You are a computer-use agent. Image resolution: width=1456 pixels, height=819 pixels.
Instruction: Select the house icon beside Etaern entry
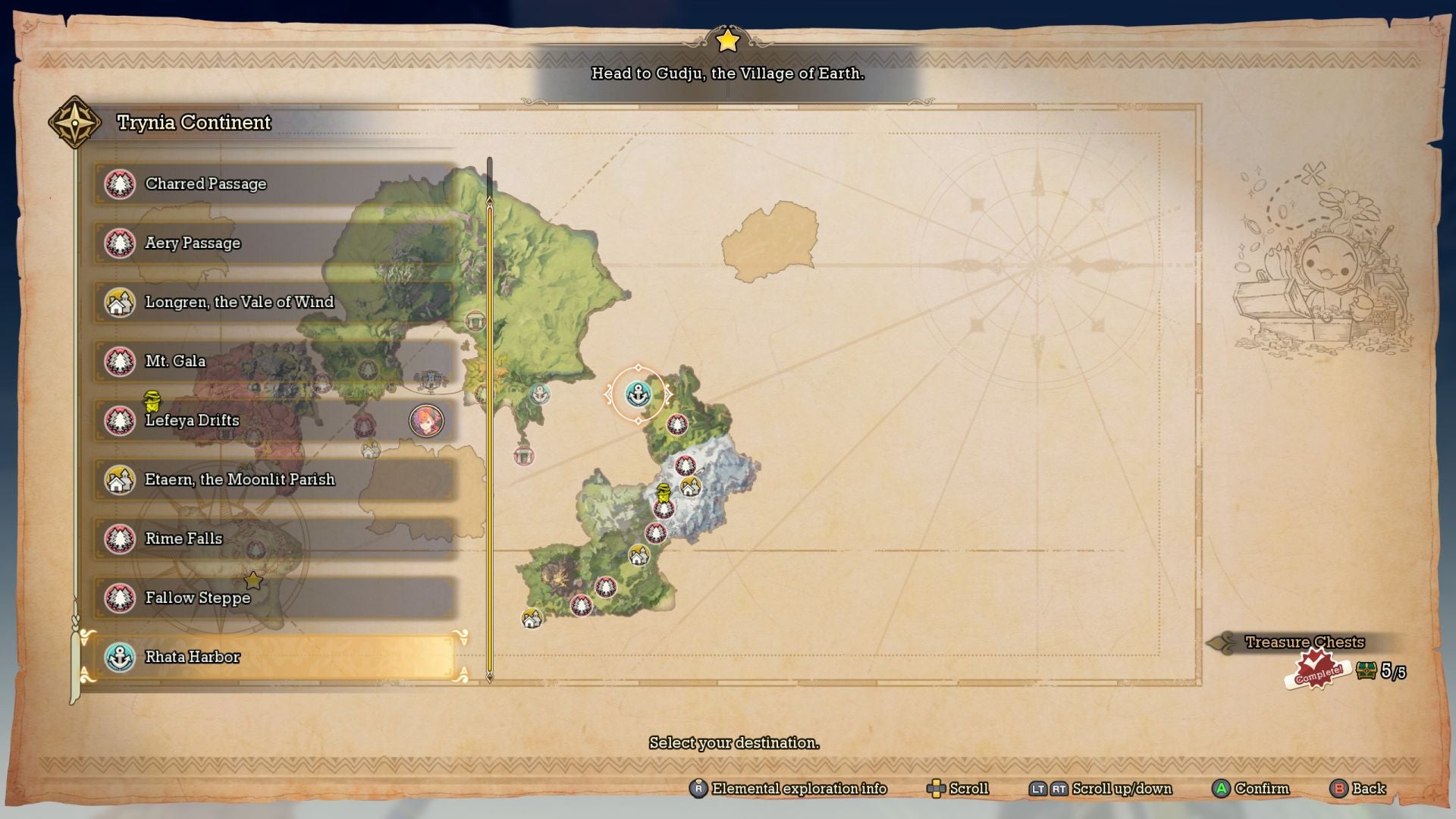click(x=119, y=480)
